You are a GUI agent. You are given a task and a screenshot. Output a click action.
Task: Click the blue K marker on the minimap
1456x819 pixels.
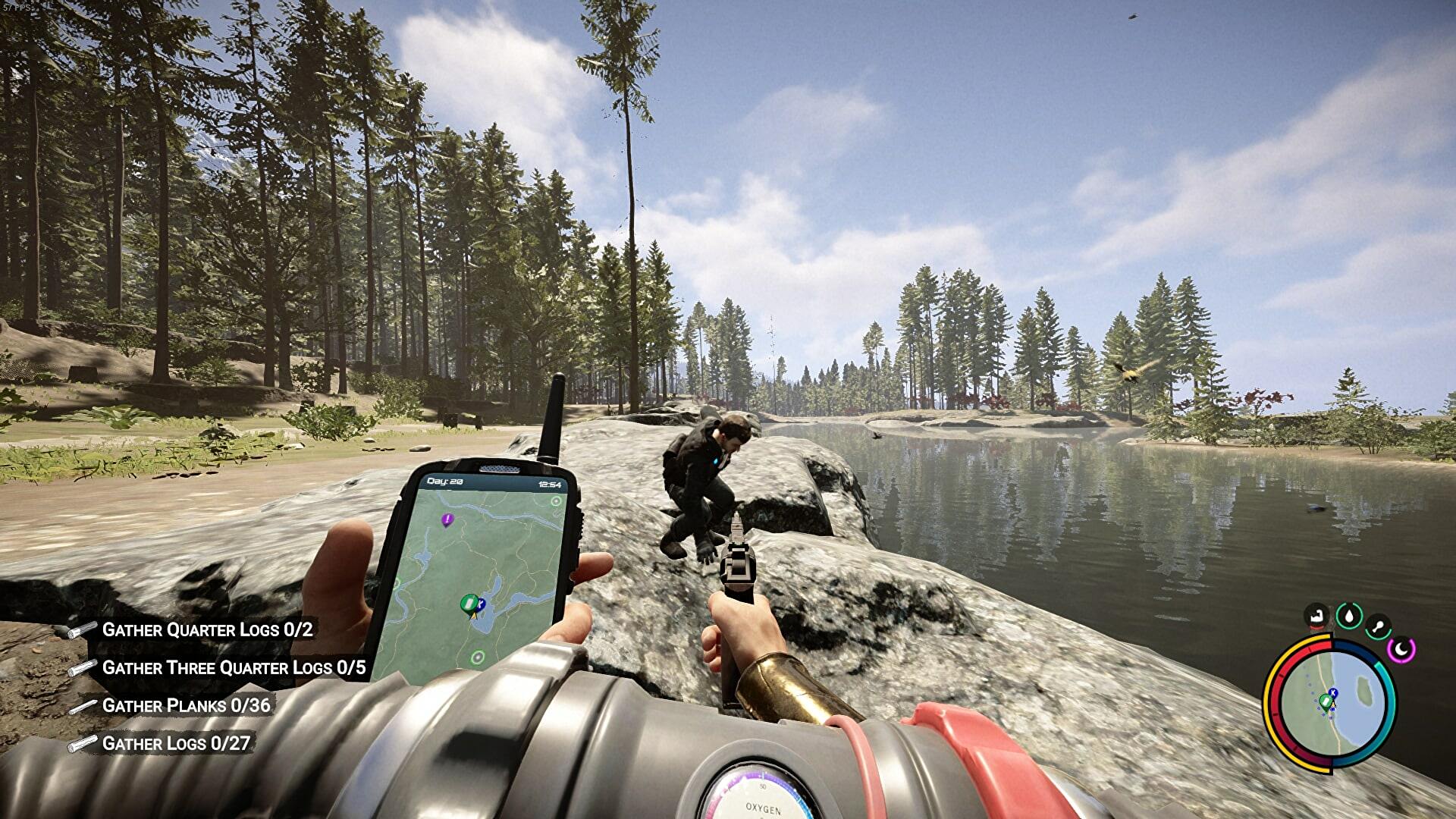click(x=1334, y=692)
